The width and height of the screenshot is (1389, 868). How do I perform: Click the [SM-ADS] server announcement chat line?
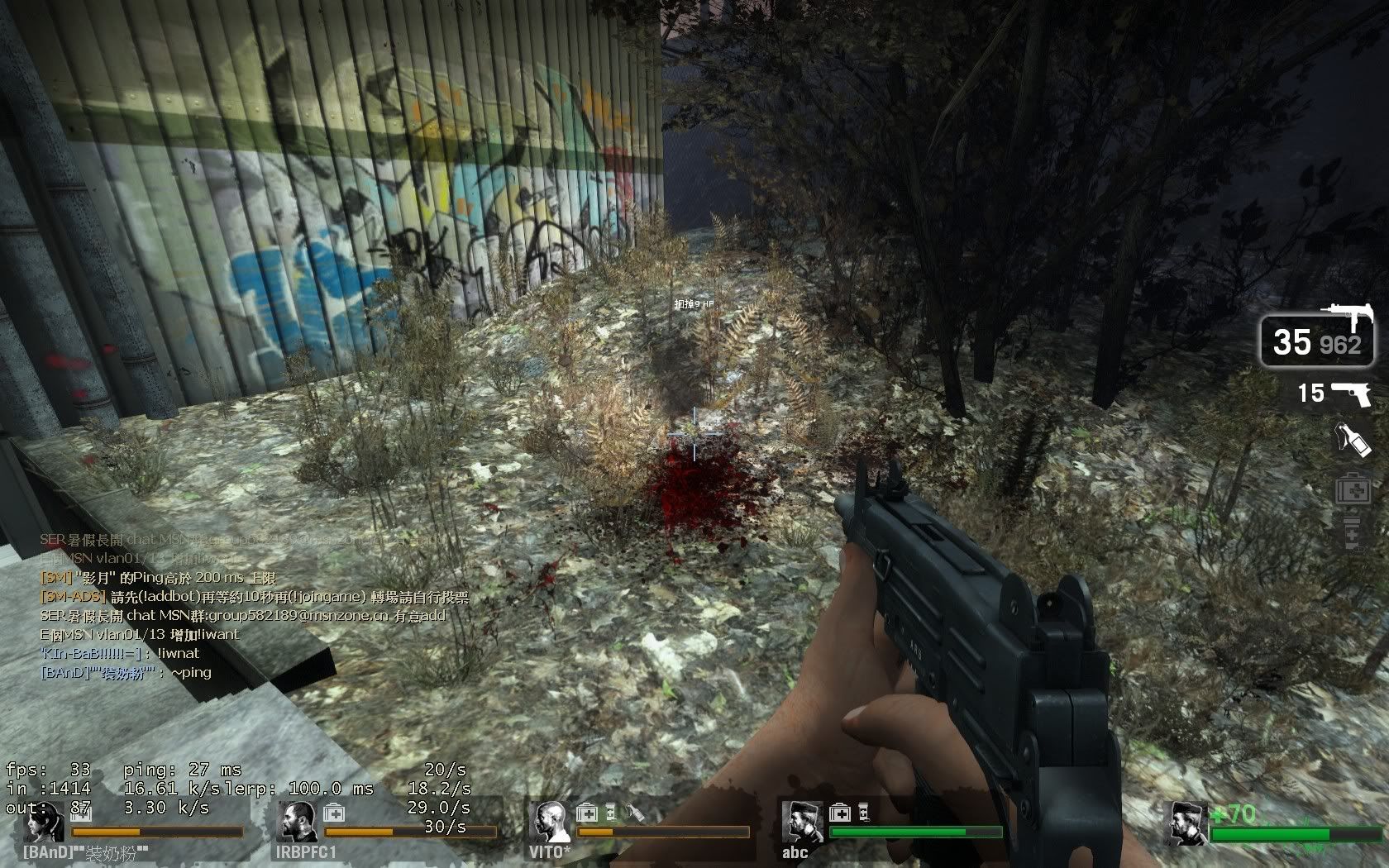point(254,596)
